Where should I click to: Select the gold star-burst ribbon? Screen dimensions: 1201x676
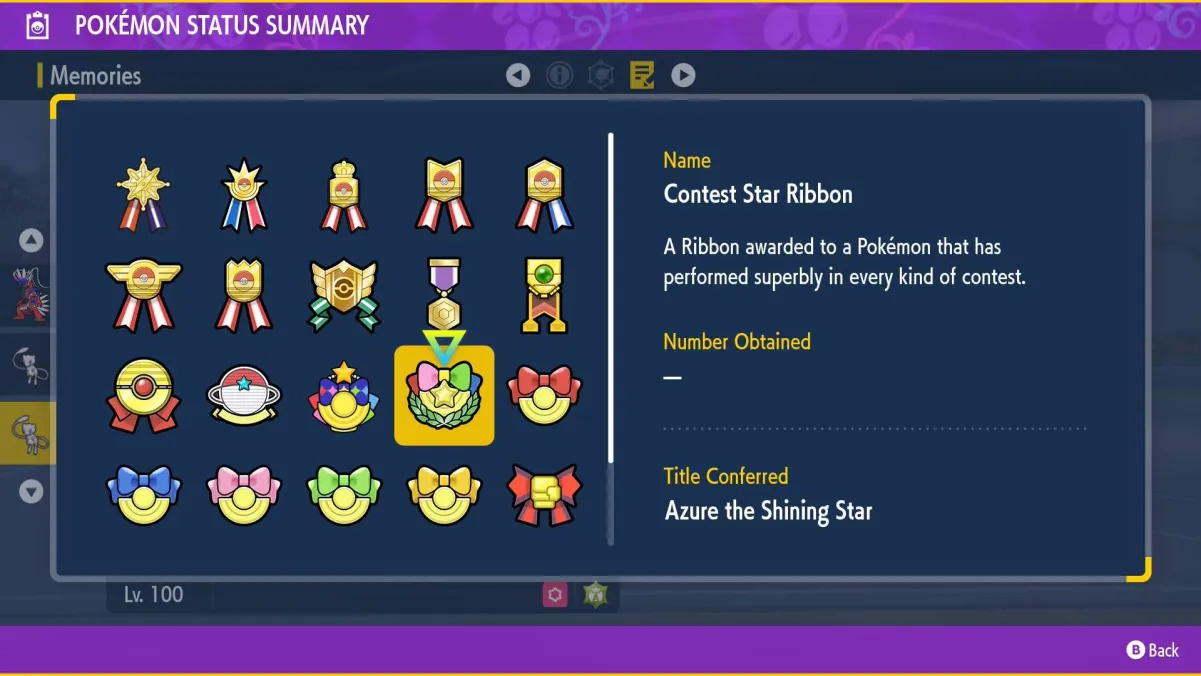click(143, 194)
